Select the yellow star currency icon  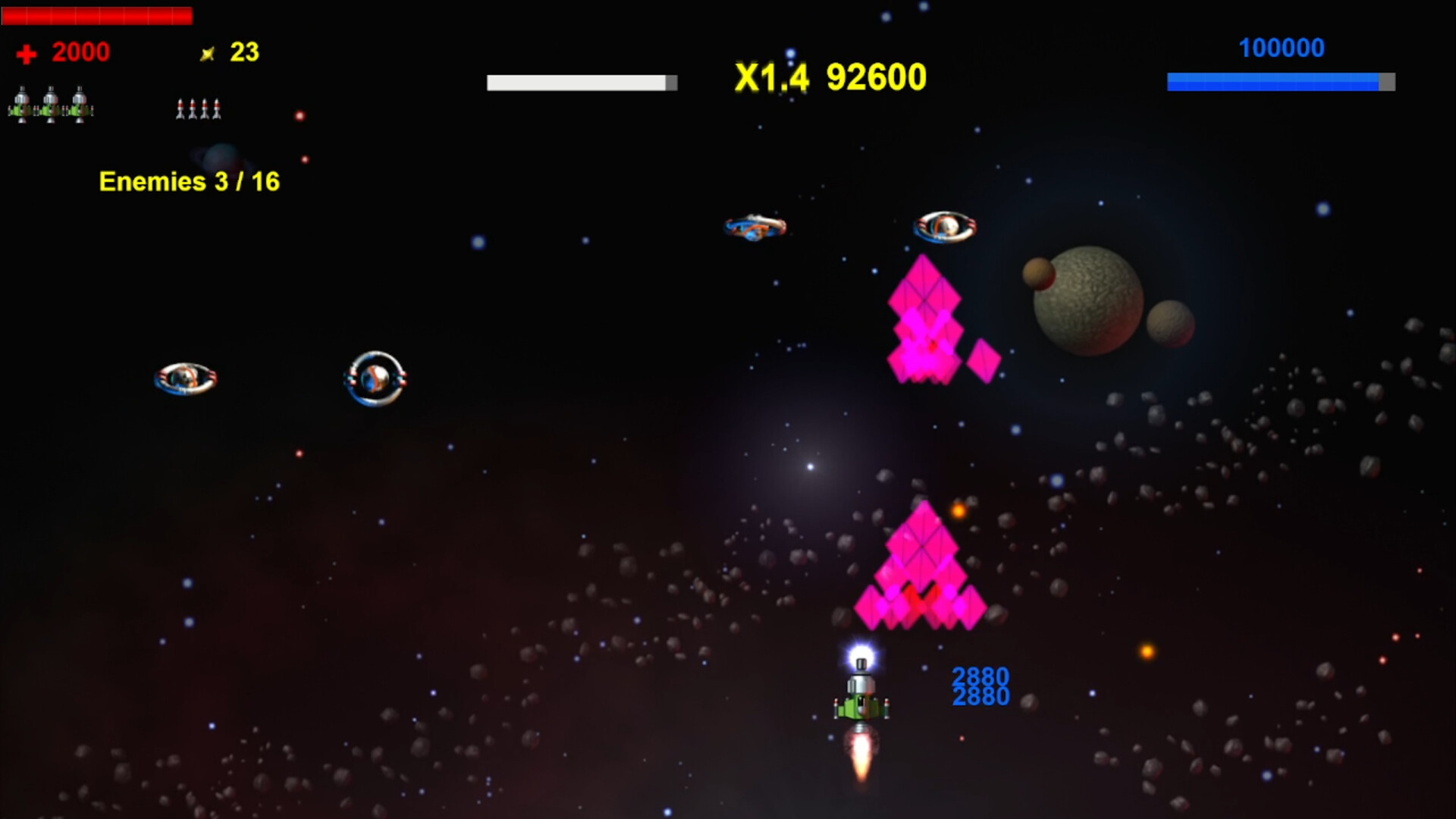tap(209, 52)
